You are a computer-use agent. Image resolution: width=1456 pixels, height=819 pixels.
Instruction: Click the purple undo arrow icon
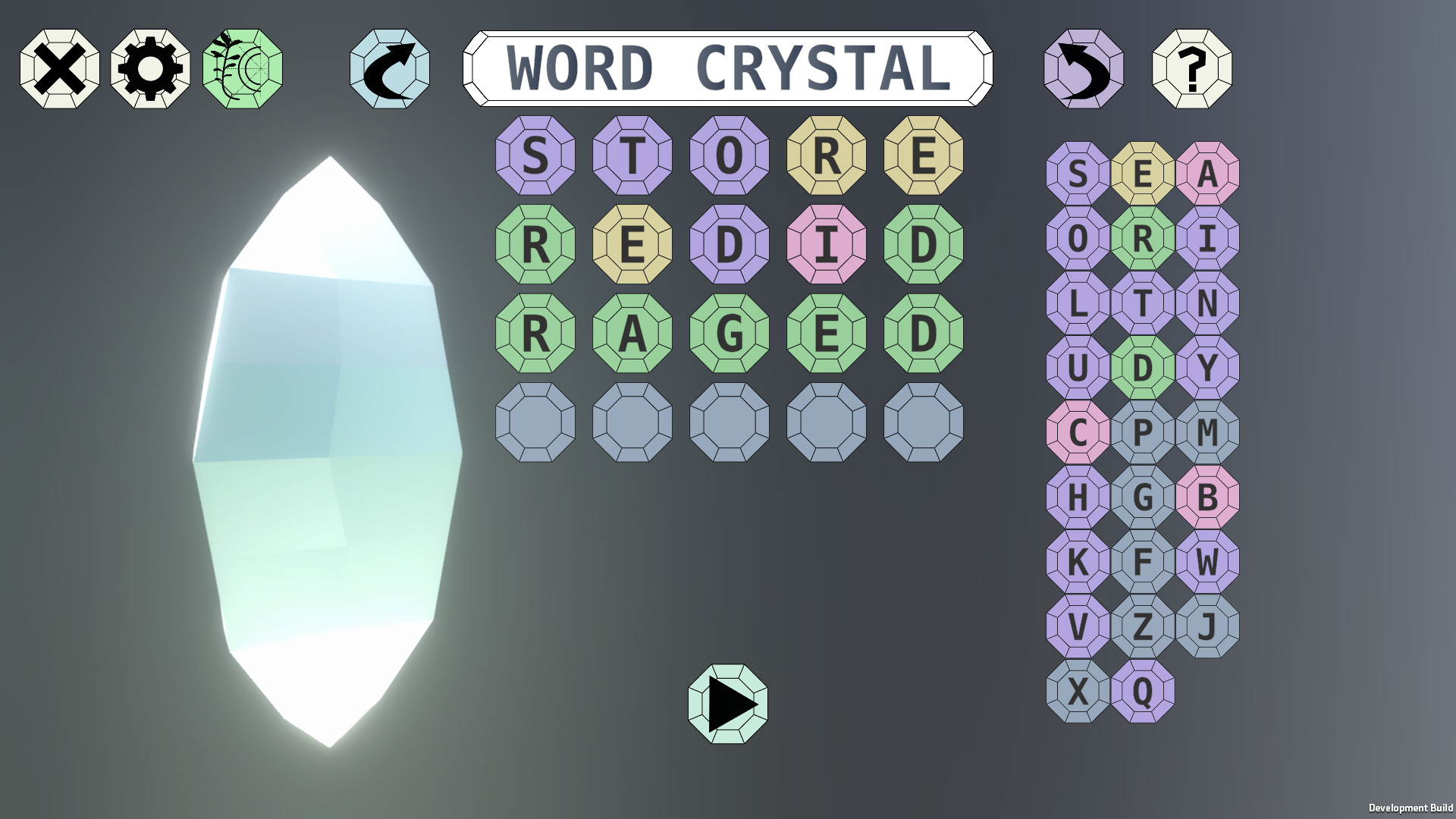(1084, 69)
